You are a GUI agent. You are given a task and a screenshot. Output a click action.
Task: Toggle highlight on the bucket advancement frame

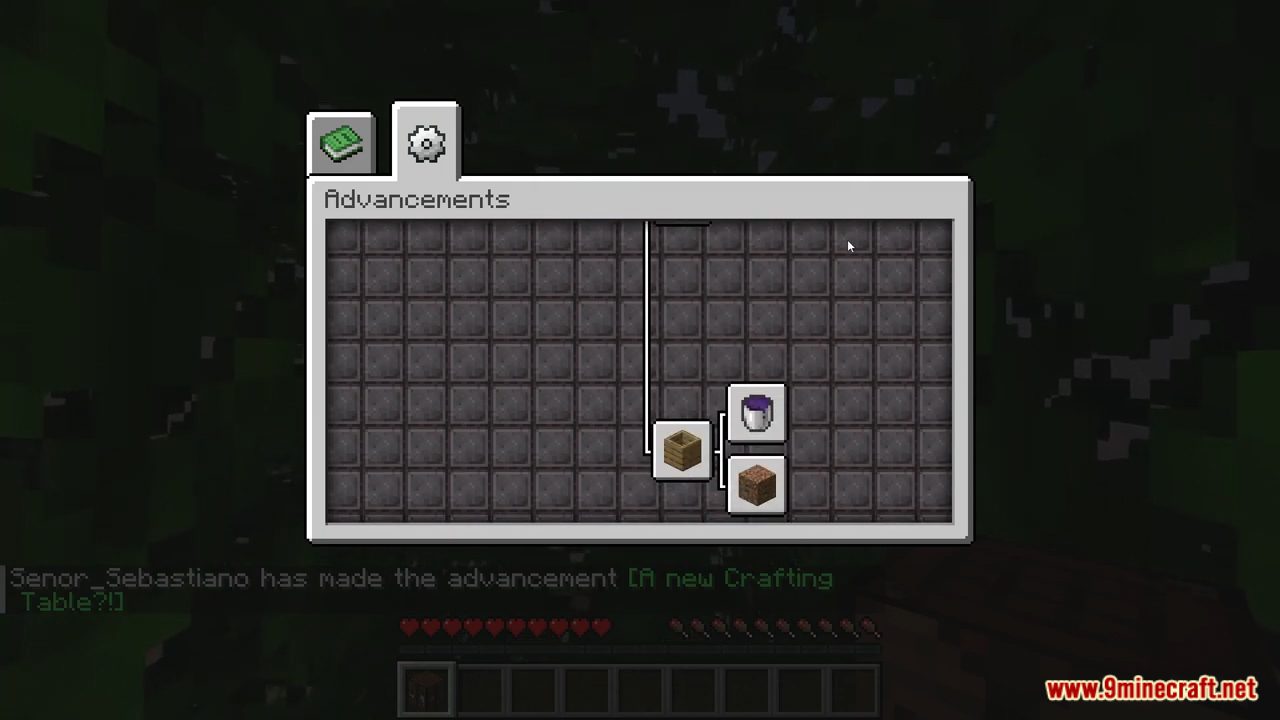[756, 415]
